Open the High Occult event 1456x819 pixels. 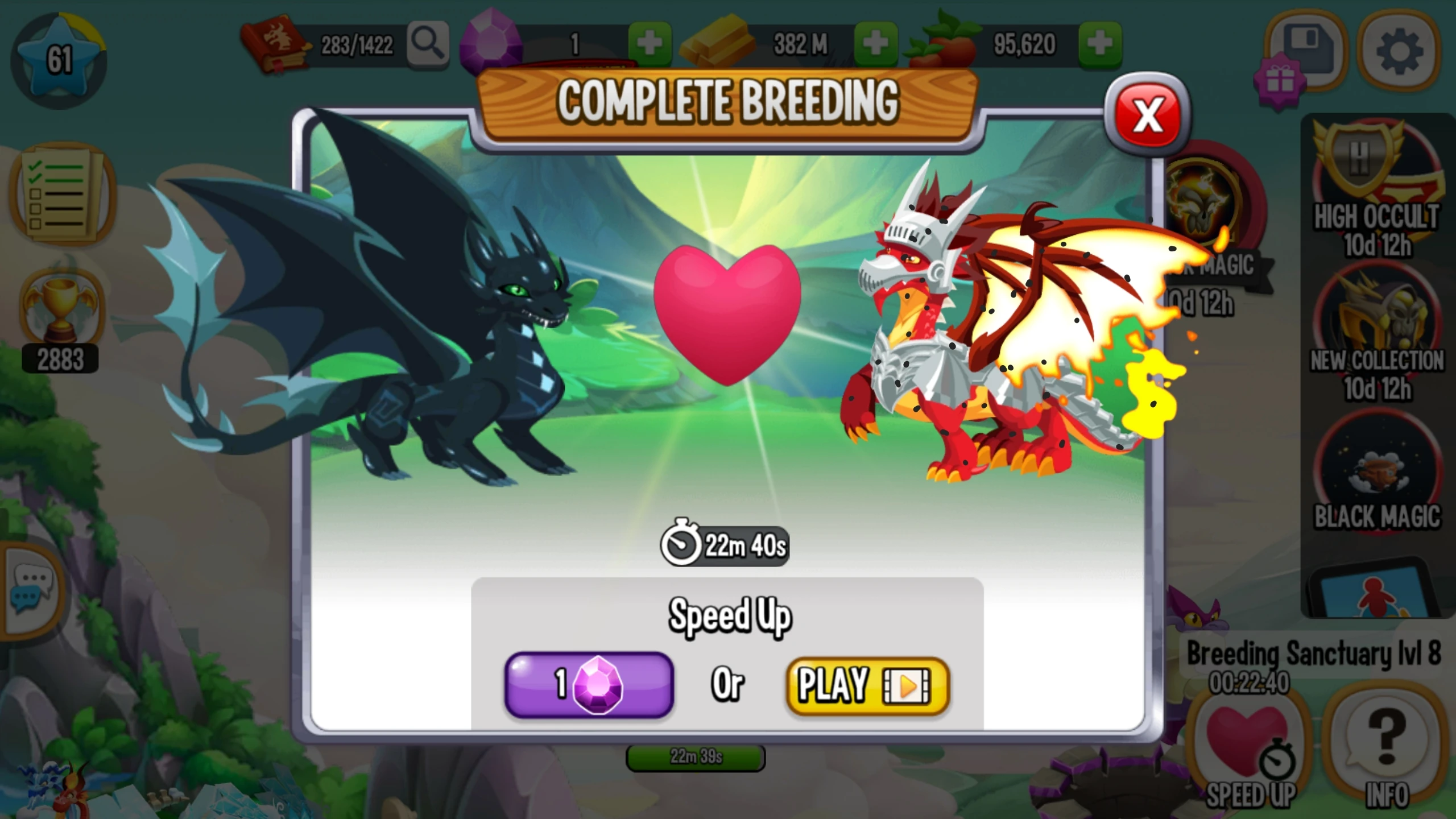(x=1377, y=176)
